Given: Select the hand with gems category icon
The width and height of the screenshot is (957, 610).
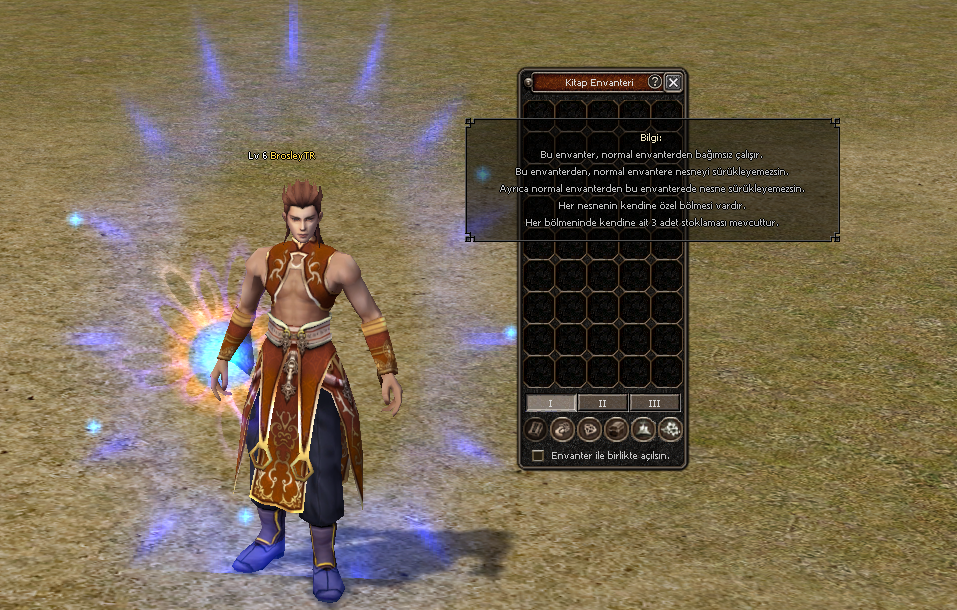Looking at the screenshot, I should 563,430.
